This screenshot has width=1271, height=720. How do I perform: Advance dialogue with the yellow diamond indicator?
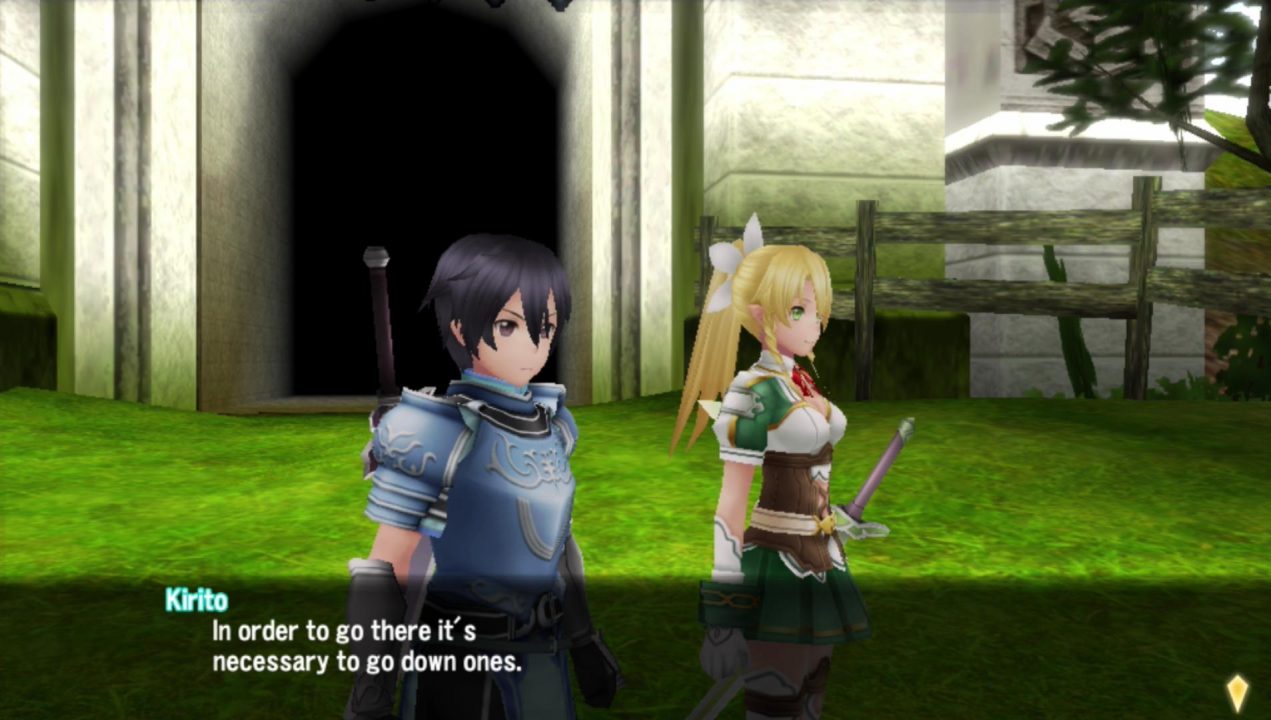(x=1237, y=692)
